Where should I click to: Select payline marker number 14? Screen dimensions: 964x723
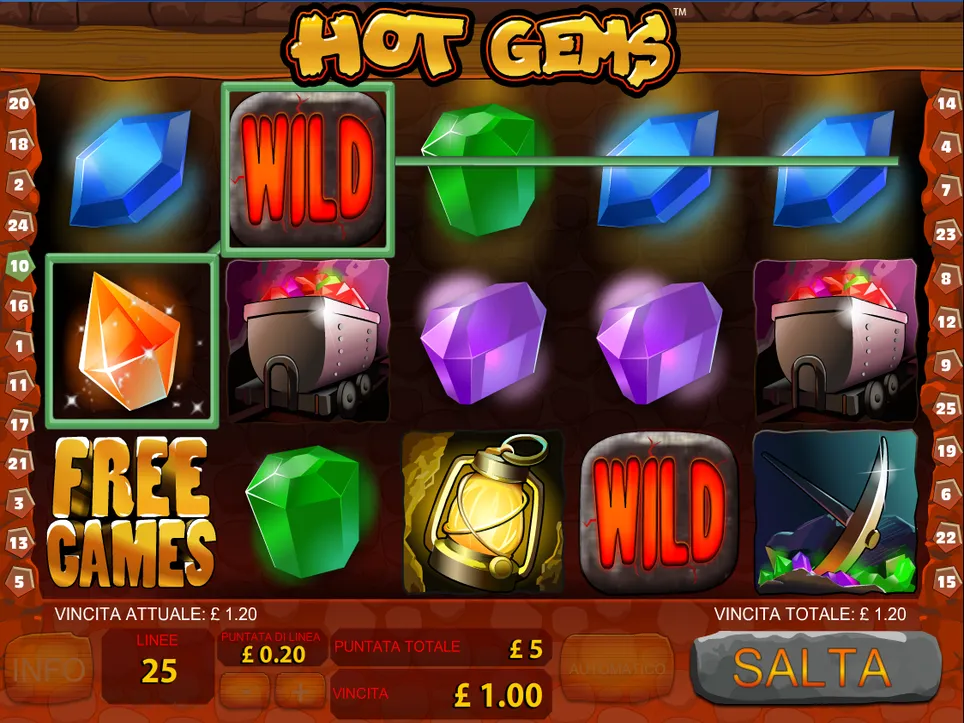pos(946,102)
